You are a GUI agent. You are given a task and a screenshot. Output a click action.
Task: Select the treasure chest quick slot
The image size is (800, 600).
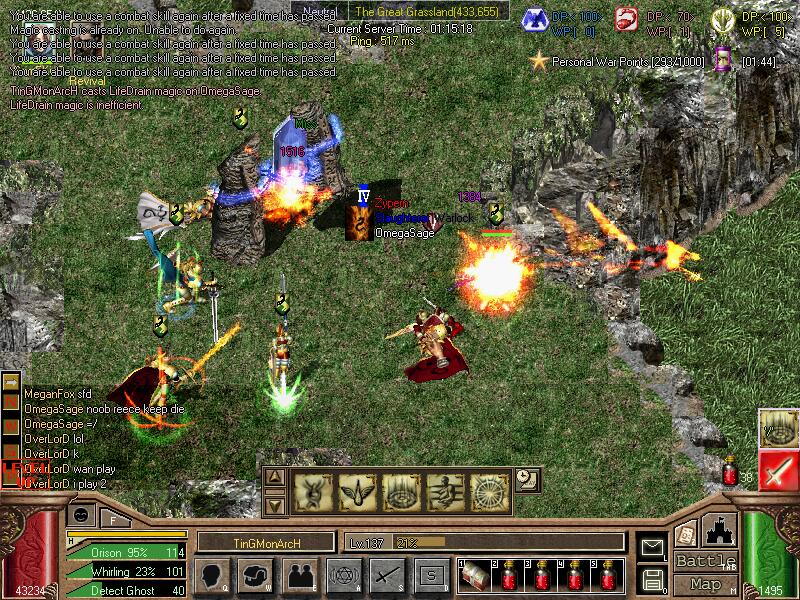pyautogui.click(x=473, y=577)
